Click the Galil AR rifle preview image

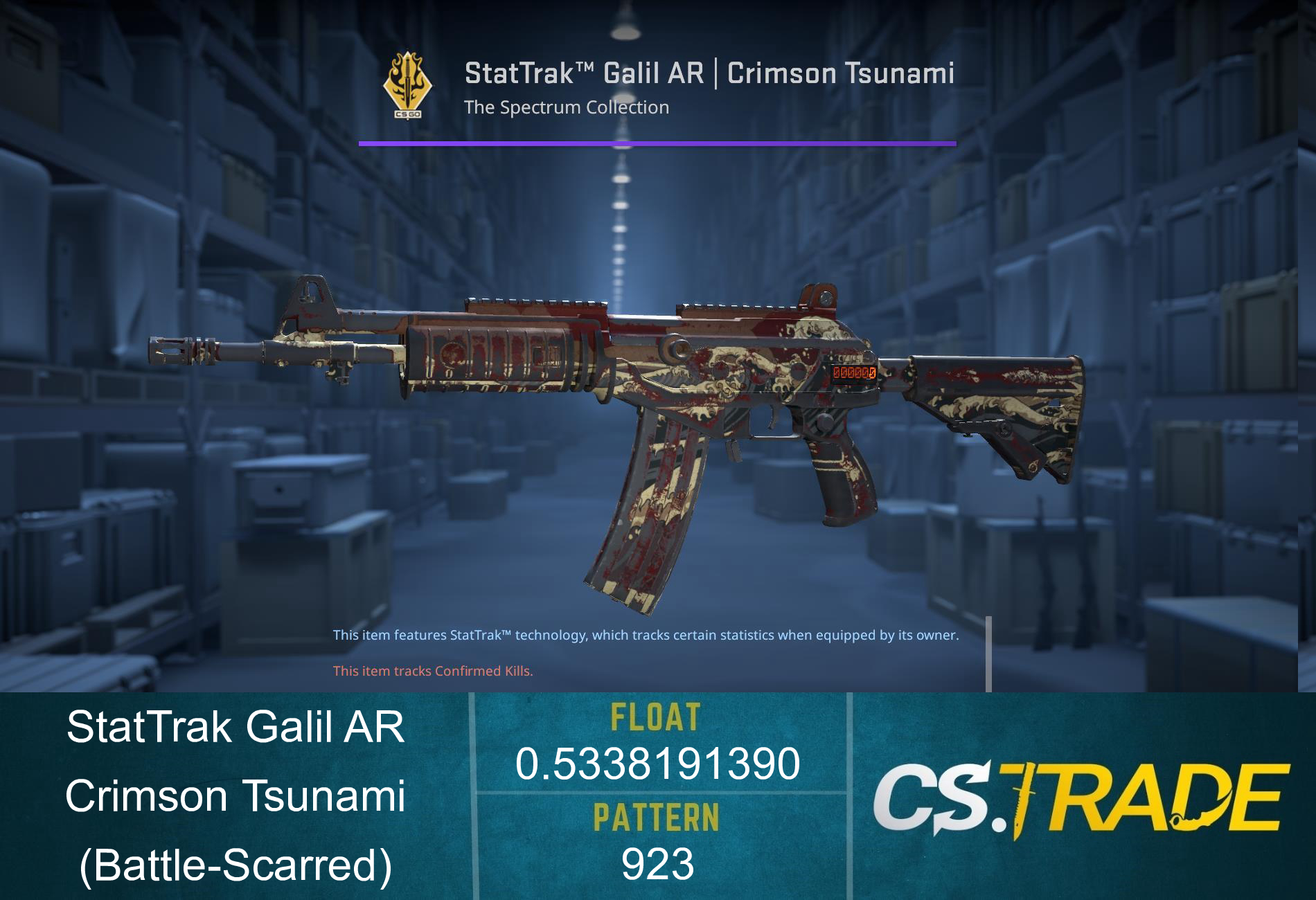point(623,415)
